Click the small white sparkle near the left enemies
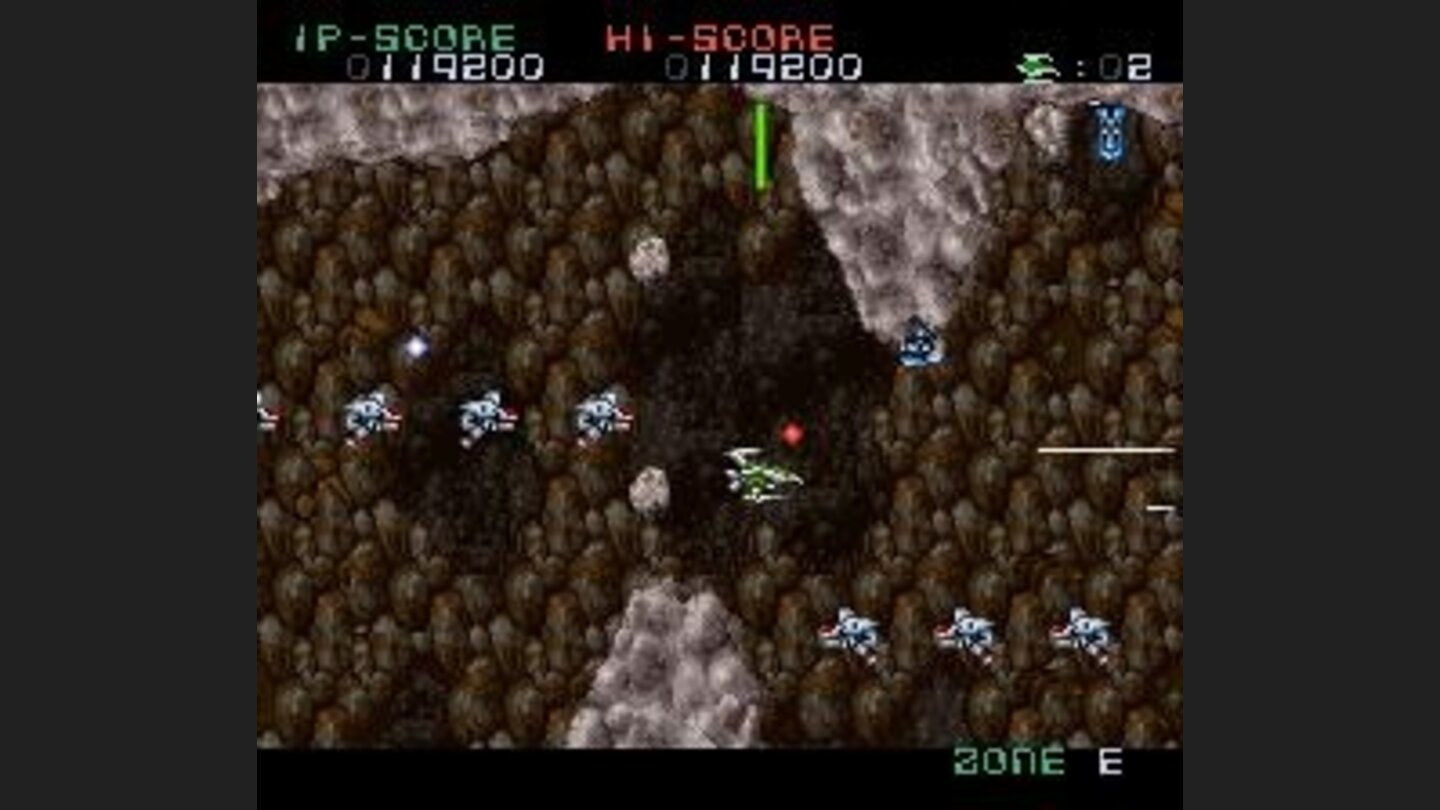The width and height of the screenshot is (1440, 810). point(416,346)
